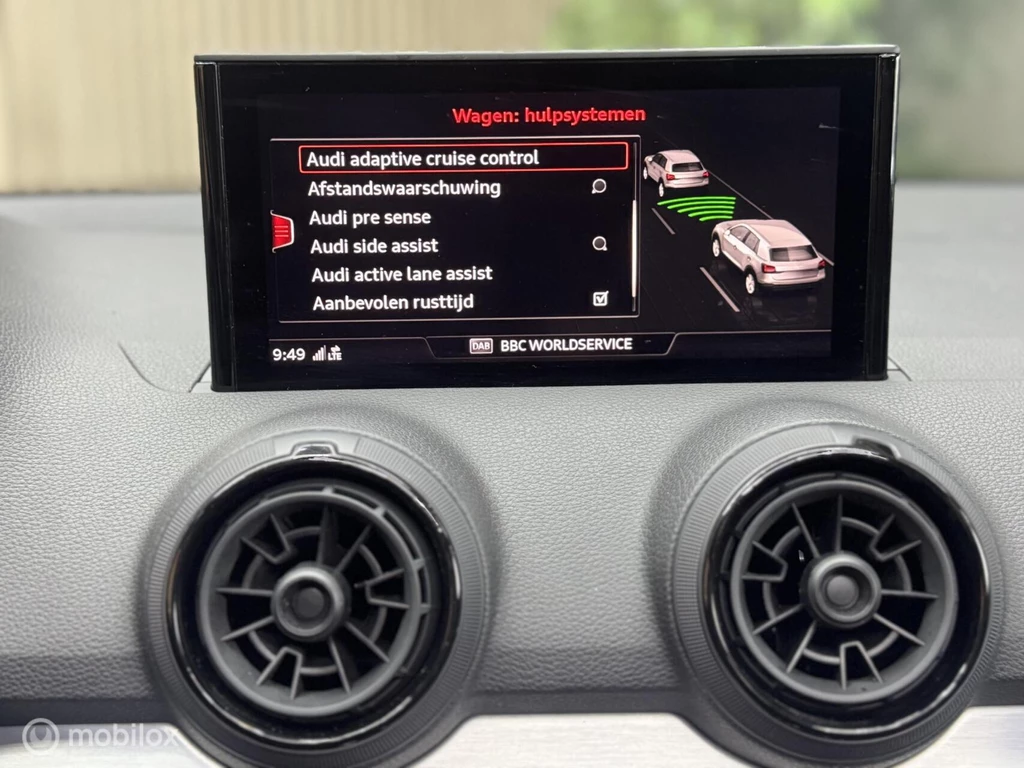
Task: Click the hulpsystemen list scrollbar
Action: 633,230
